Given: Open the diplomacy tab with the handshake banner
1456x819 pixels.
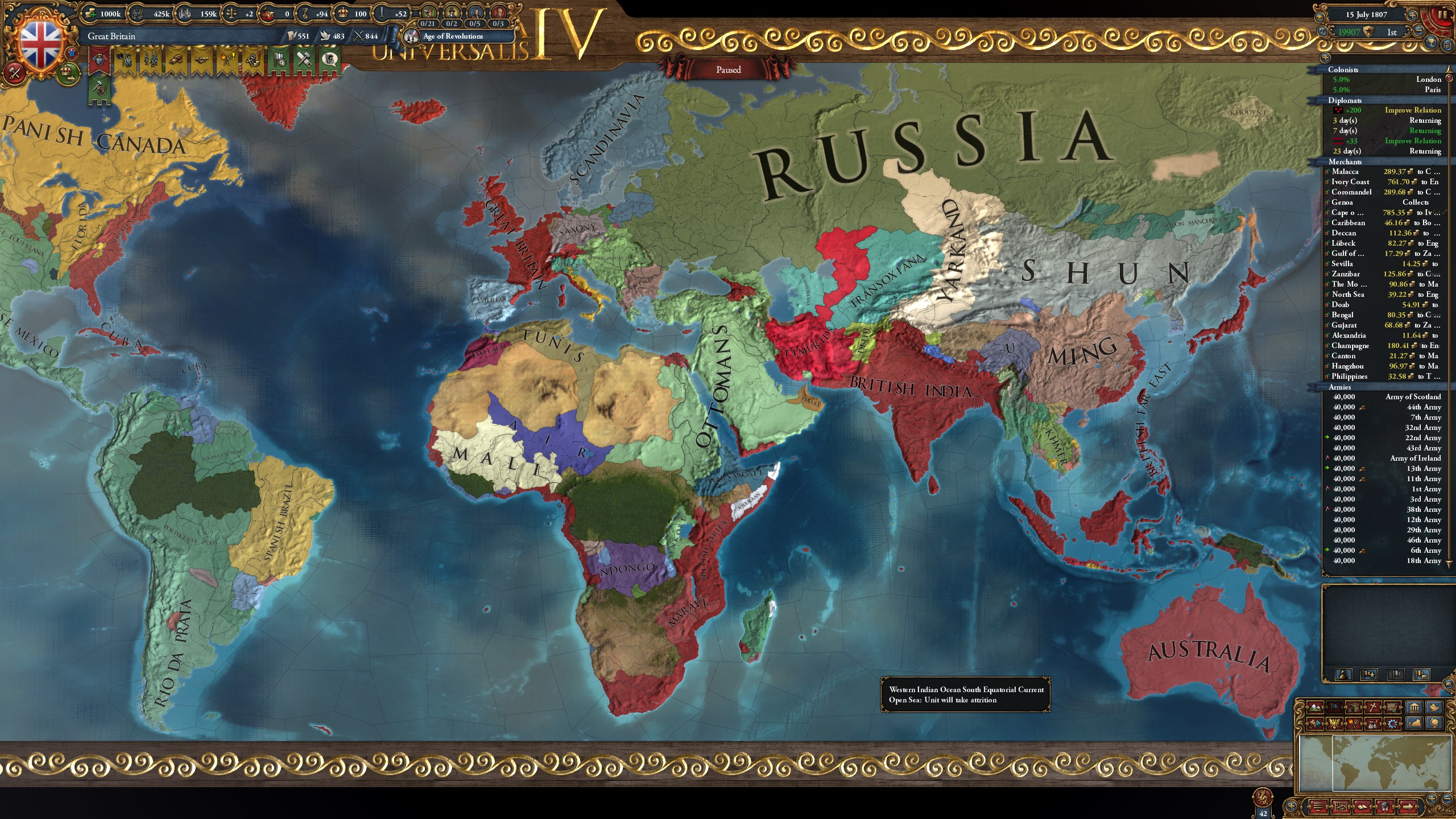Looking at the screenshot, I should tap(201, 59).
